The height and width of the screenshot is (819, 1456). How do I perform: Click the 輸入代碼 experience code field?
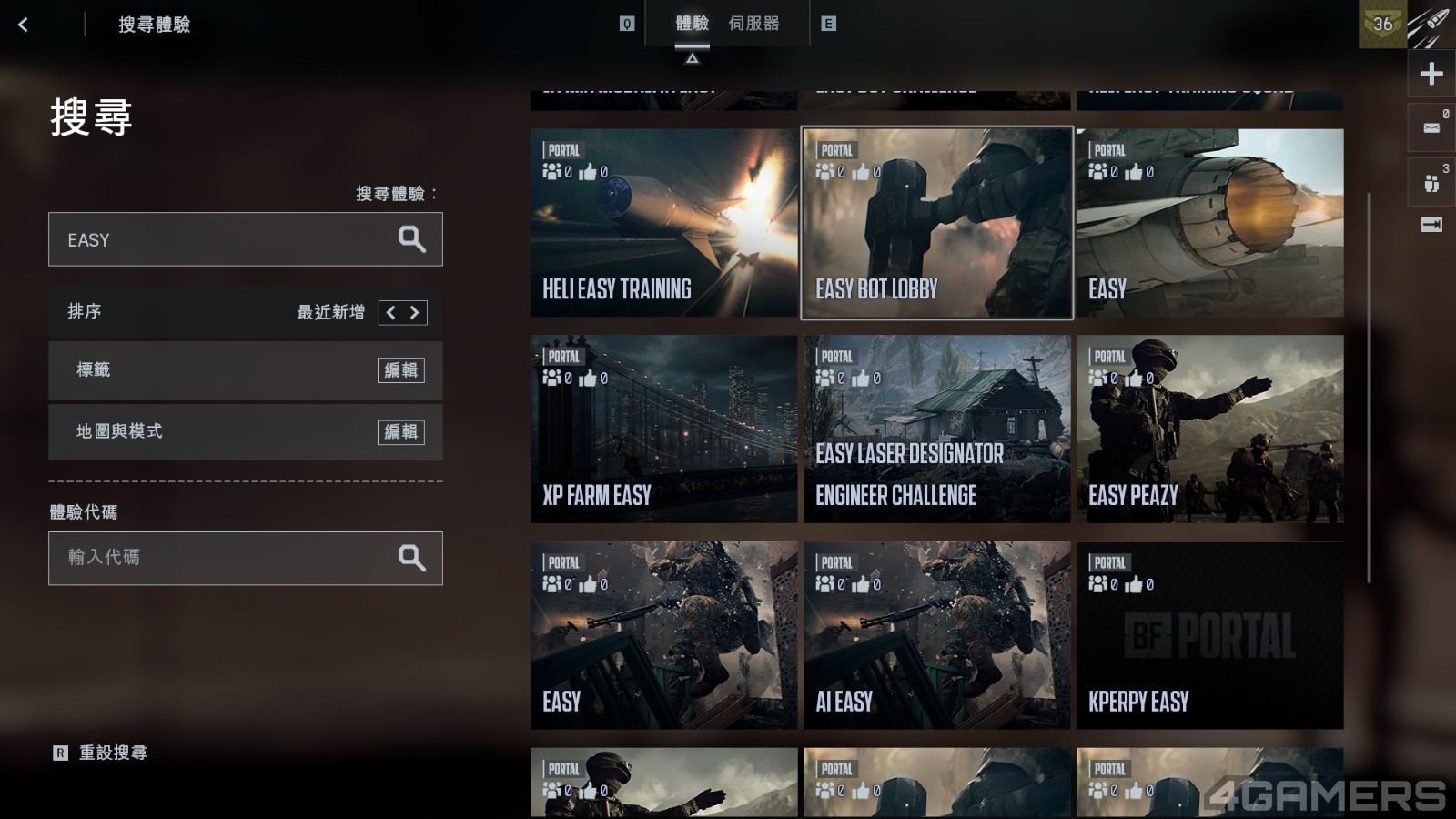[218, 558]
